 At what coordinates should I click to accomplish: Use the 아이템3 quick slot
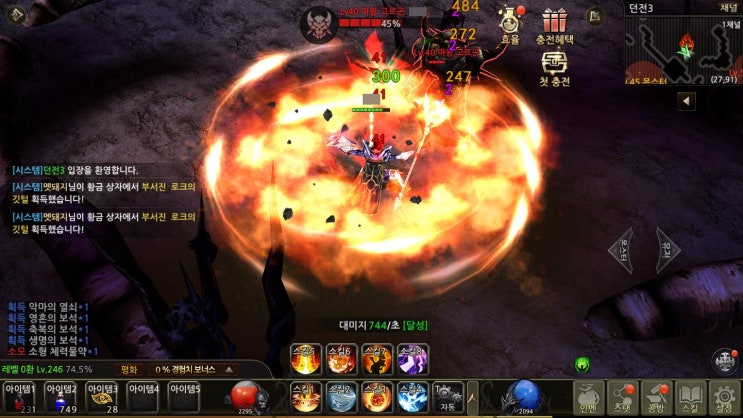pos(102,397)
